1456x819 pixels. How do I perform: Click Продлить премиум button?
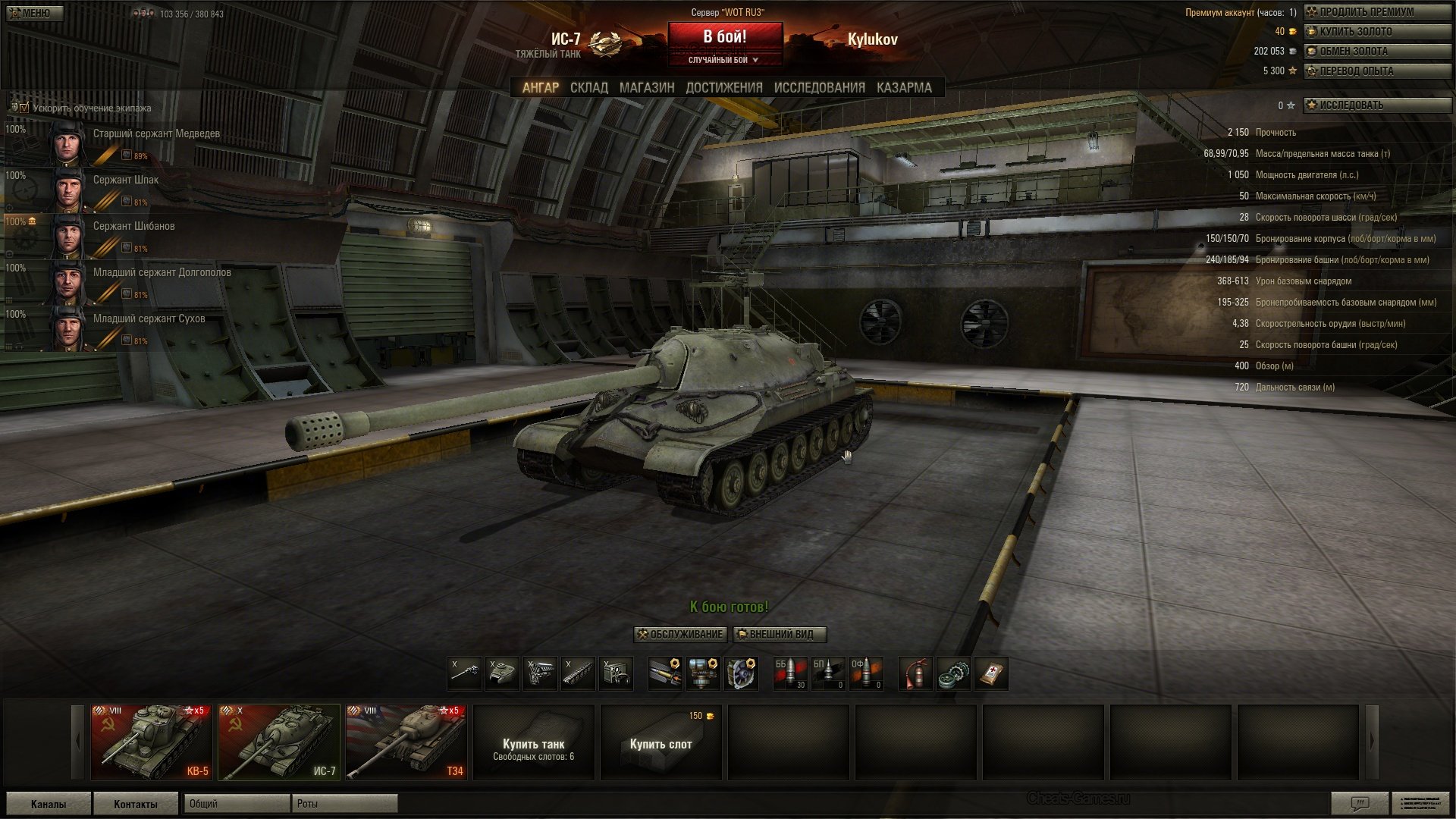(x=1376, y=12)
